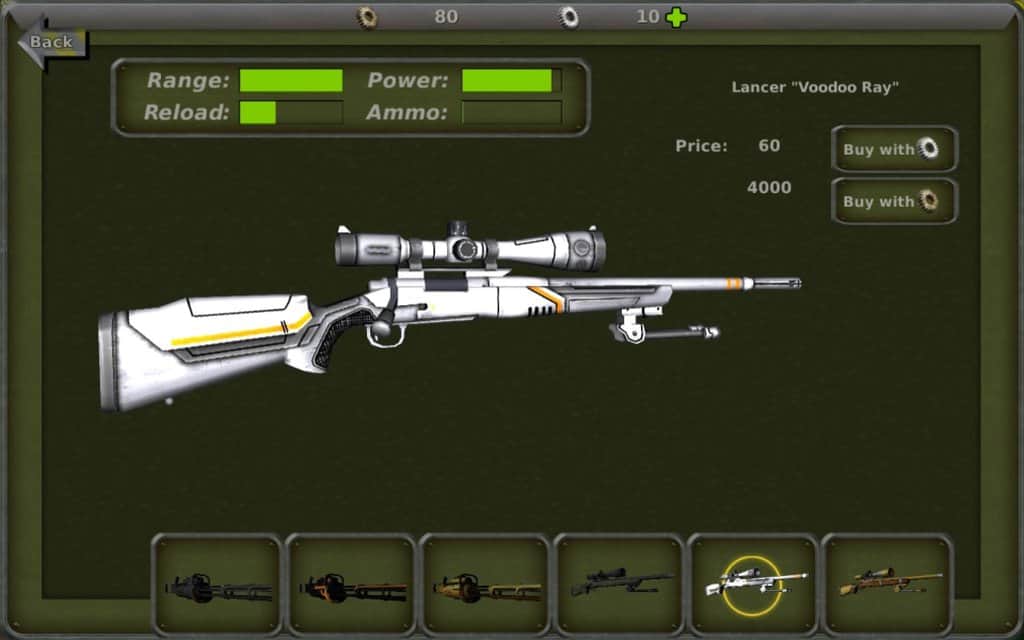Choose the wooden sniper rifle thumbnail
The width and height of the screenshot is (1024, 640).
click(888, 585)
